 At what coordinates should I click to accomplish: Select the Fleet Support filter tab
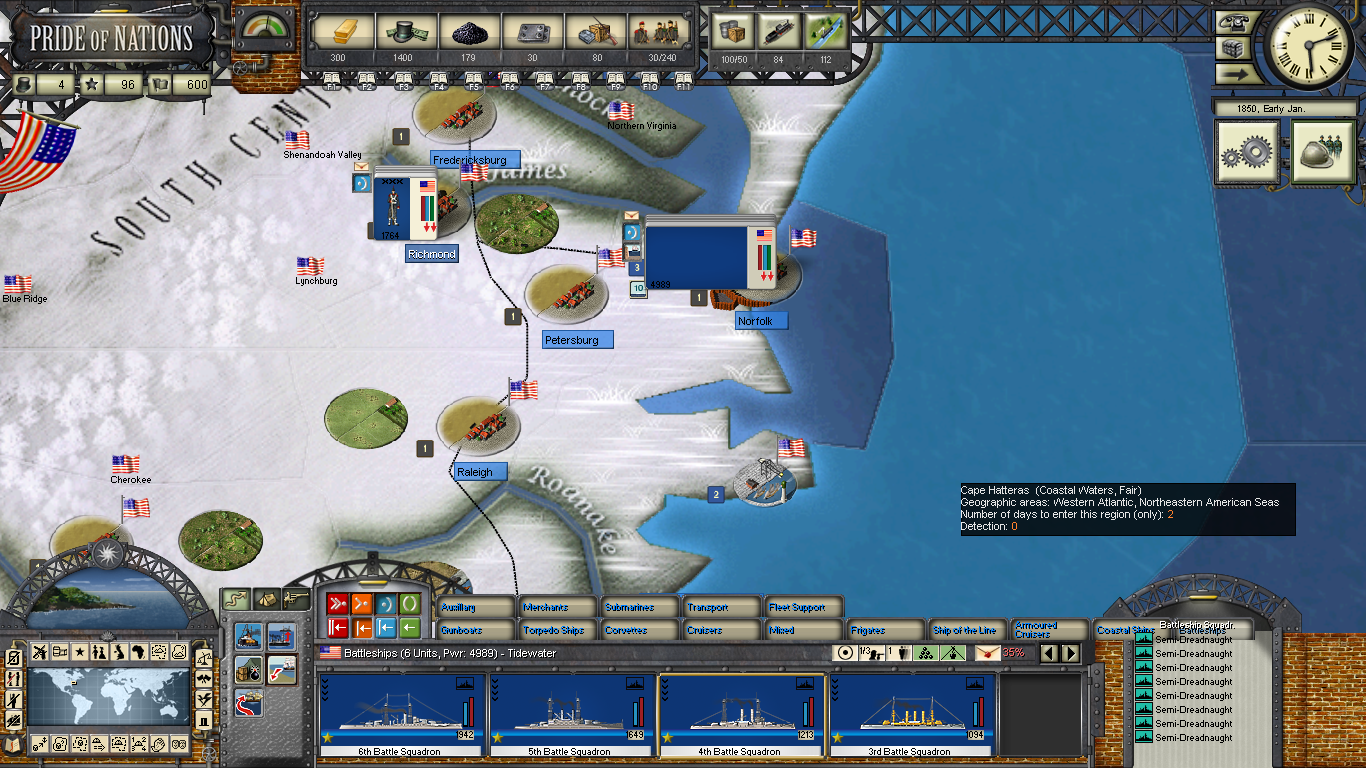click(804, 607)
